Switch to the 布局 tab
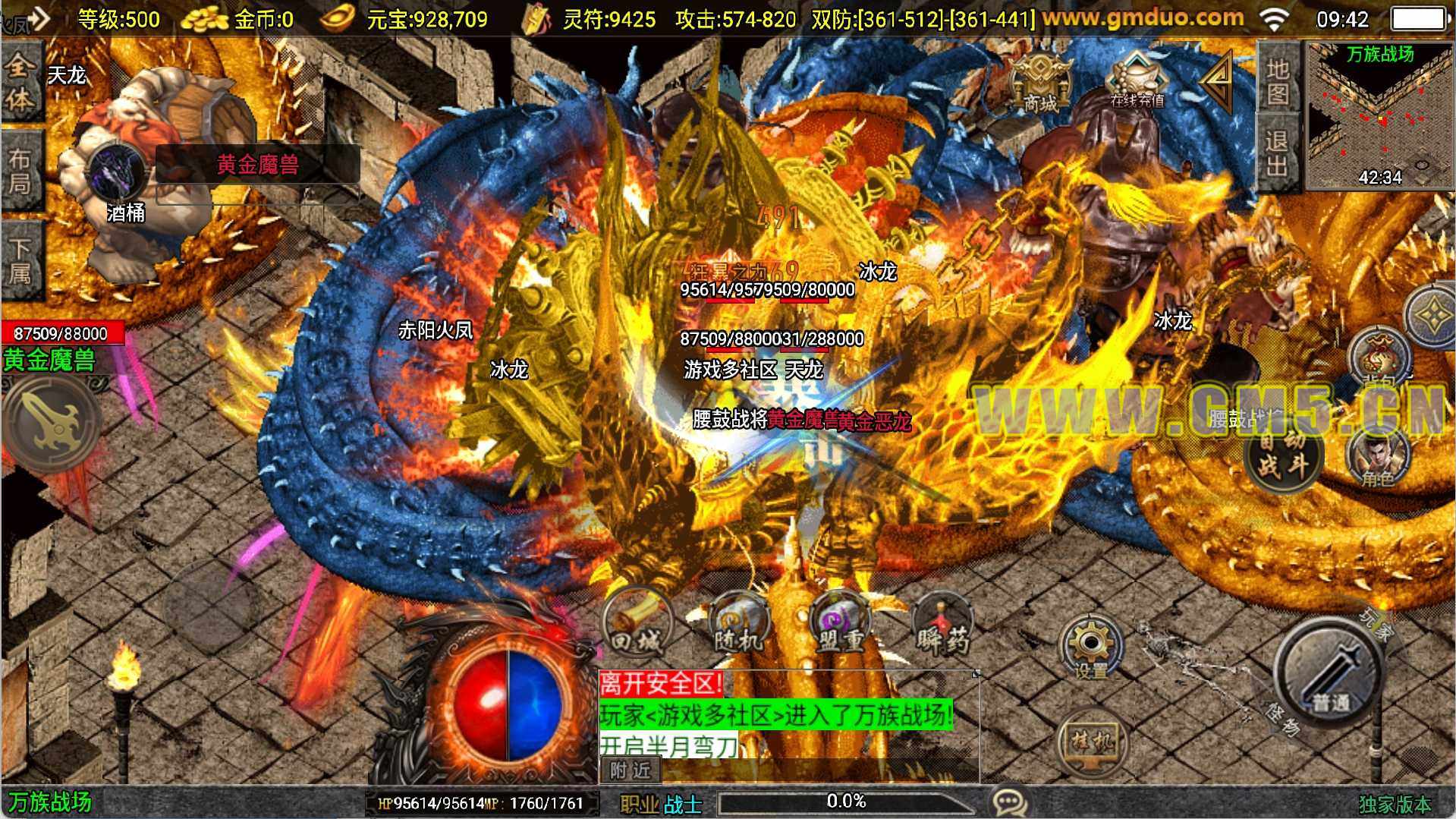The width and height of the screenshot is (1456, 819). tap(20, 171)
